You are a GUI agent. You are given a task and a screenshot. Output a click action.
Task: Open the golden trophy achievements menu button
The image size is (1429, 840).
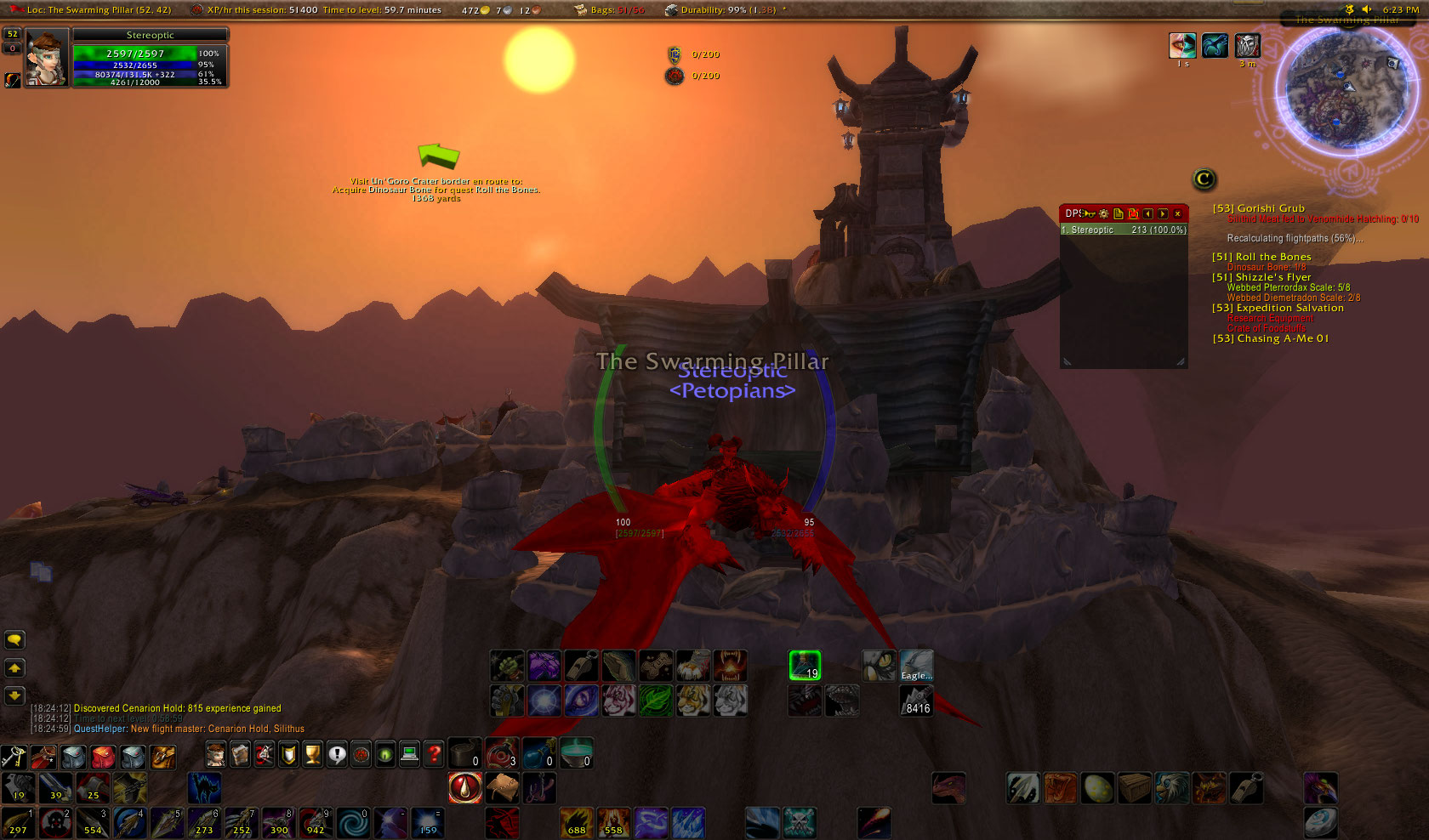313,754
